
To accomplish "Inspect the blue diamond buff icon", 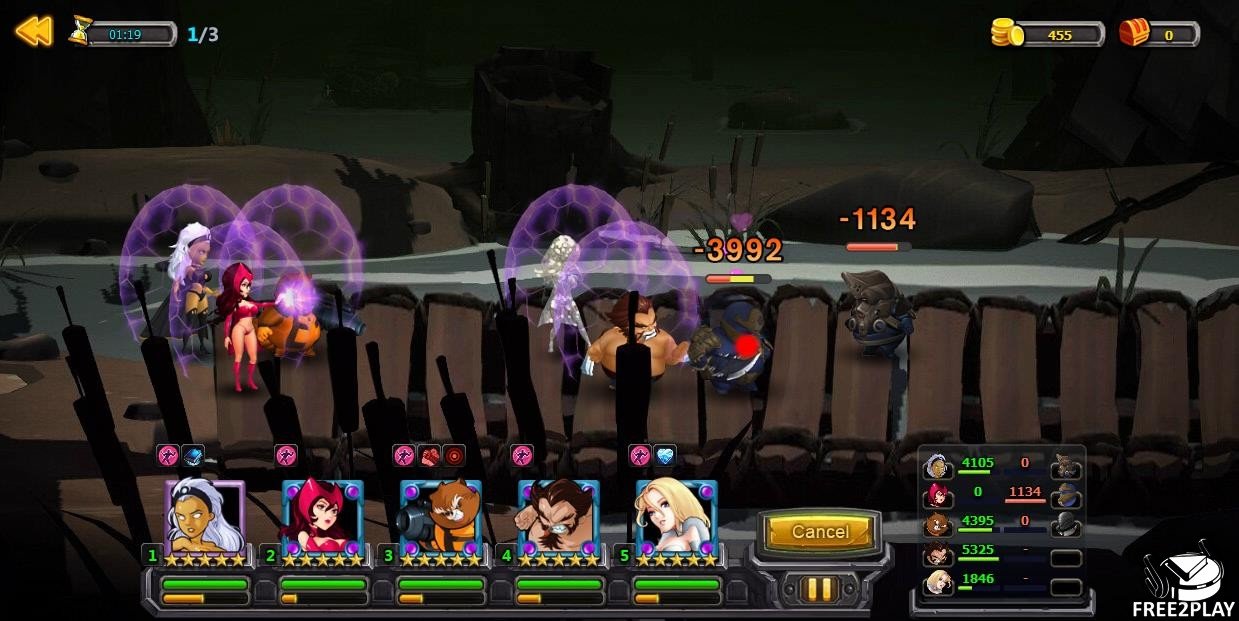I will click(x=665, y=456).
